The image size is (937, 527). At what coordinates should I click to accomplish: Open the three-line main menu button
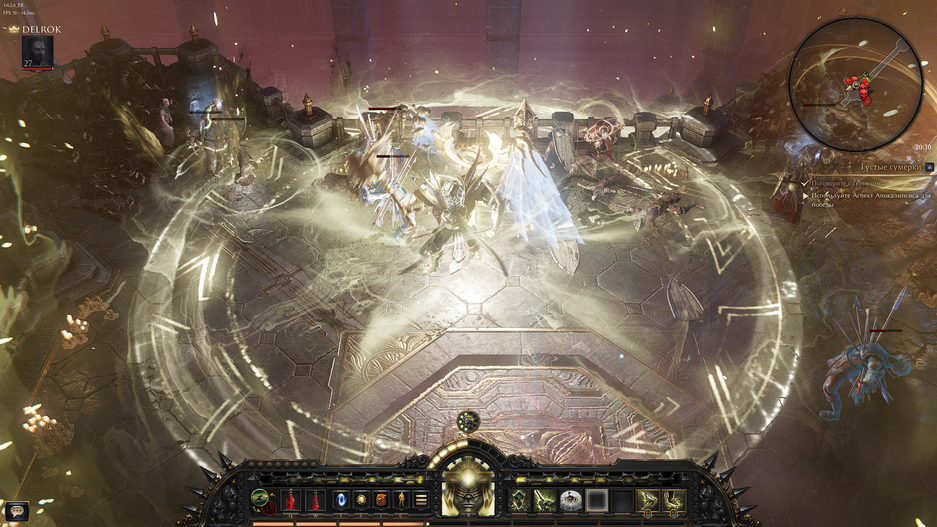pyautogui.click(x=421, y=499)
